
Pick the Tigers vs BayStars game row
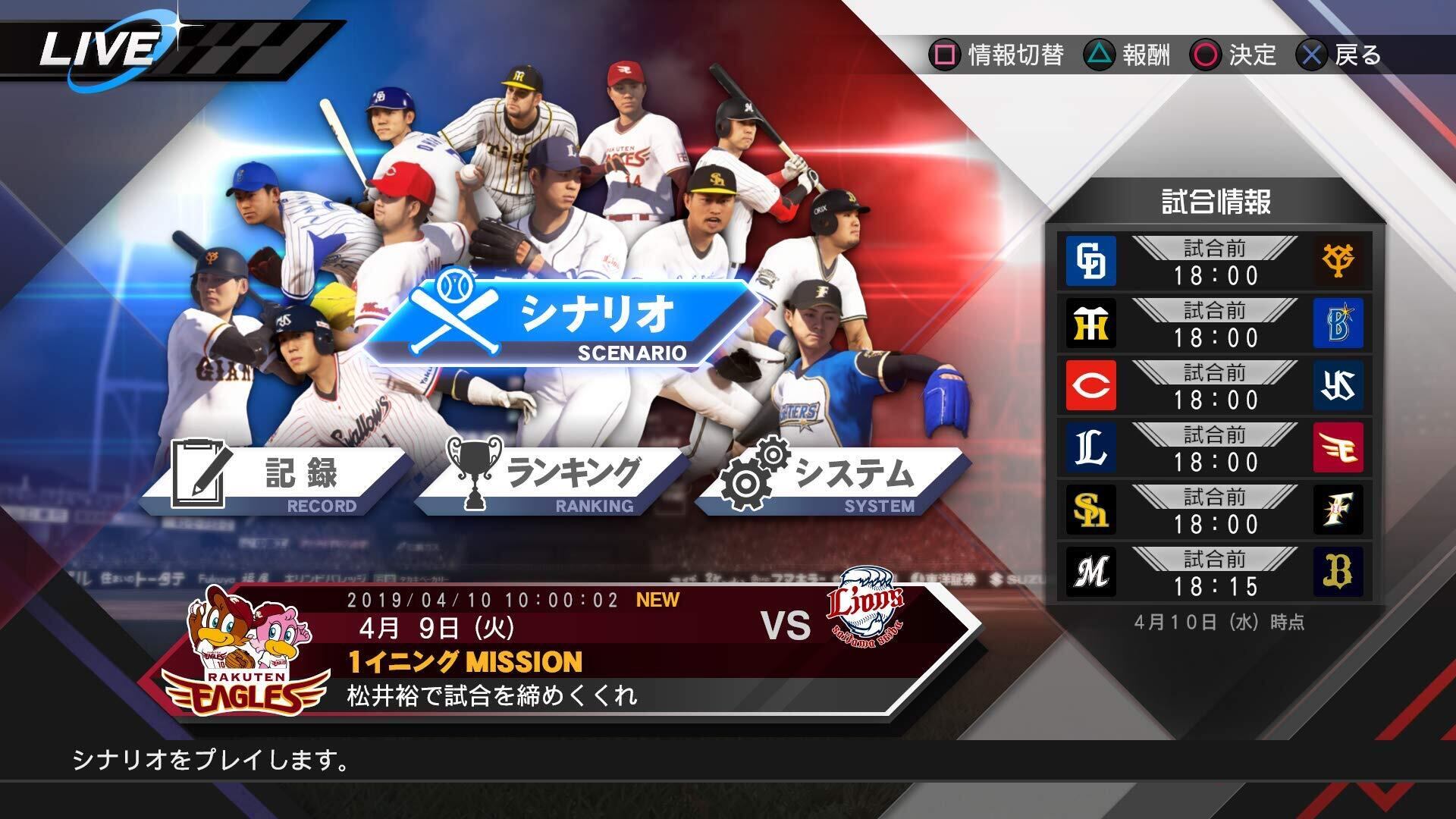pyautogui.click(x=1215, y=324)
